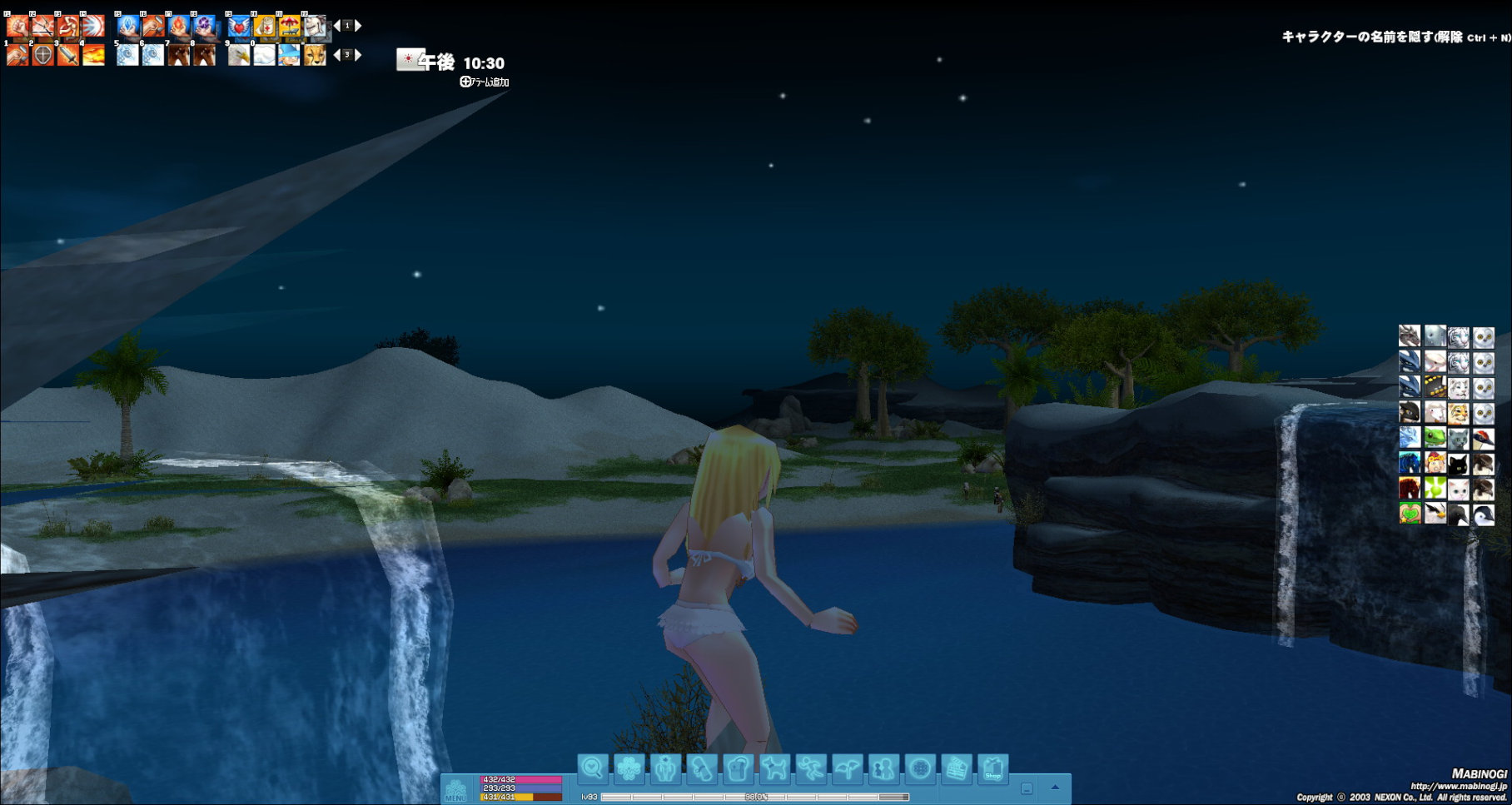Open the inventory bag icon
1512x805 pixels.
click(738, 768)
